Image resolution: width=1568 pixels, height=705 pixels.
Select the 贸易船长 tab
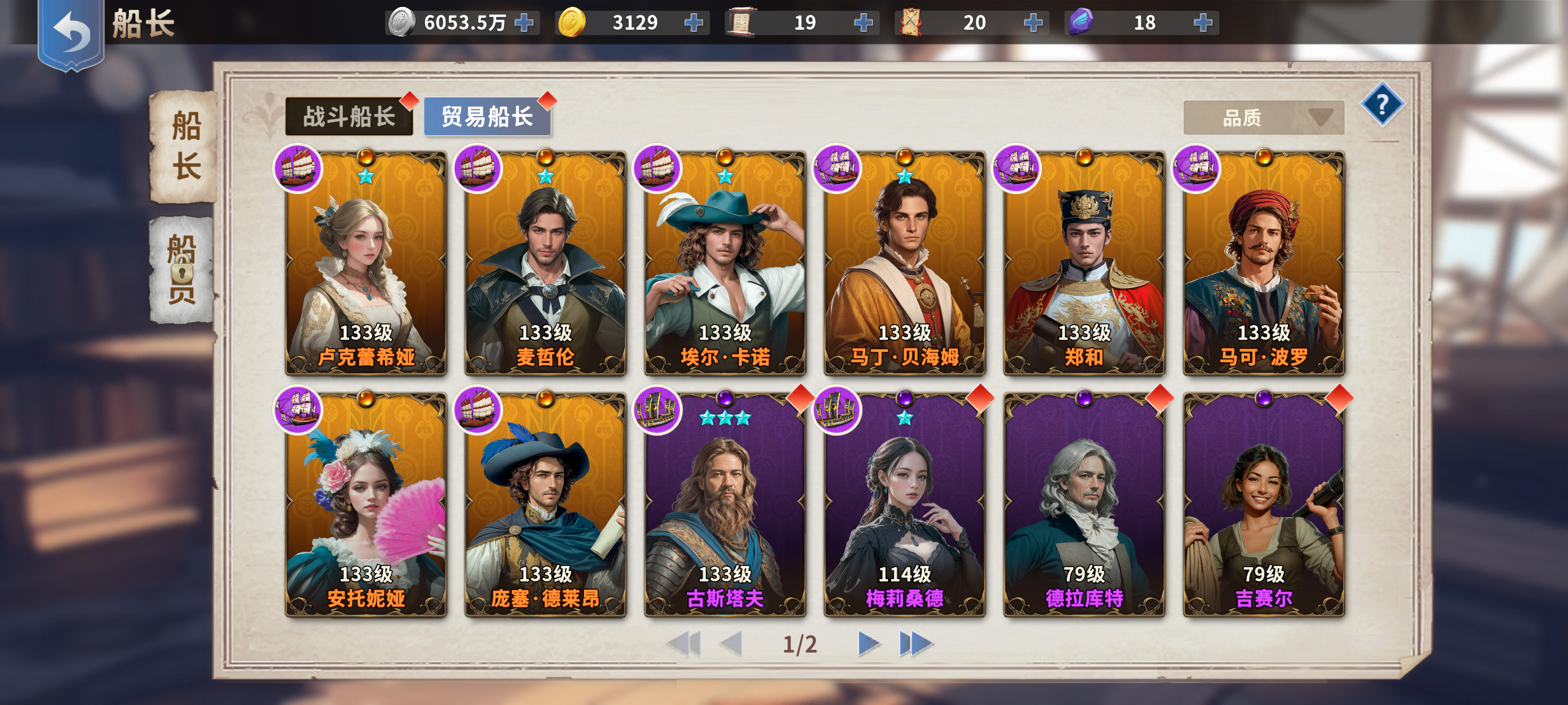click(486, 117)
